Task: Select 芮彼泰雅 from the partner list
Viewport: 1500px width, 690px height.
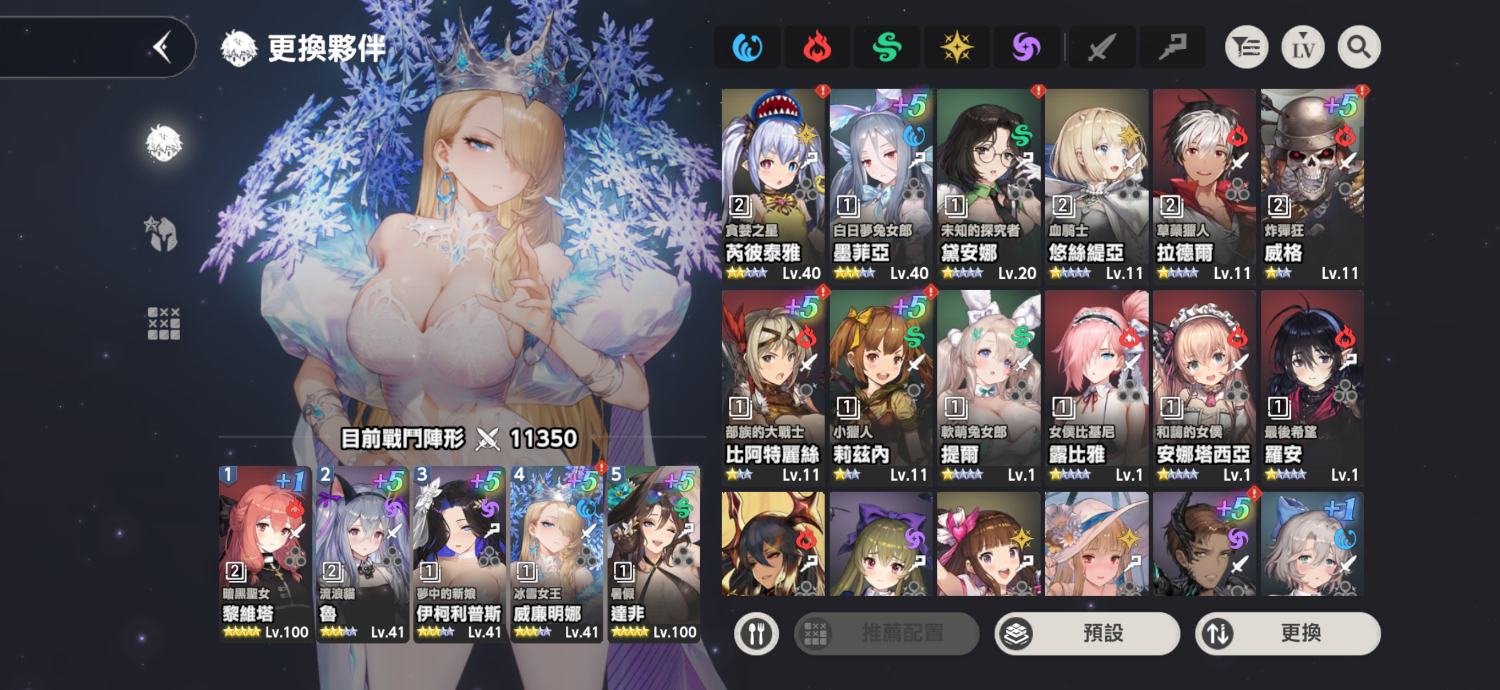Action: pos(773,185)
